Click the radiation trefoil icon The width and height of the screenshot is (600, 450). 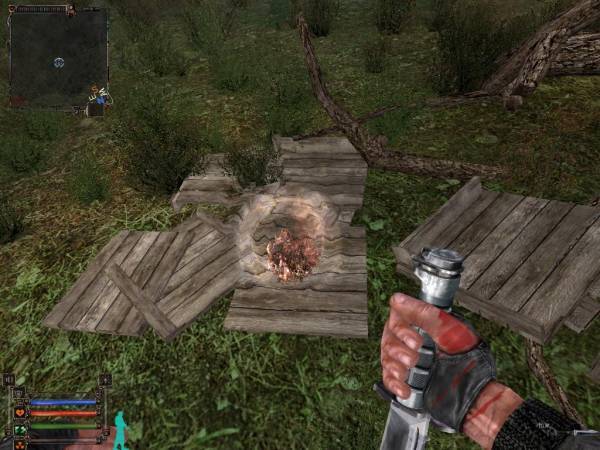[20, 443]
